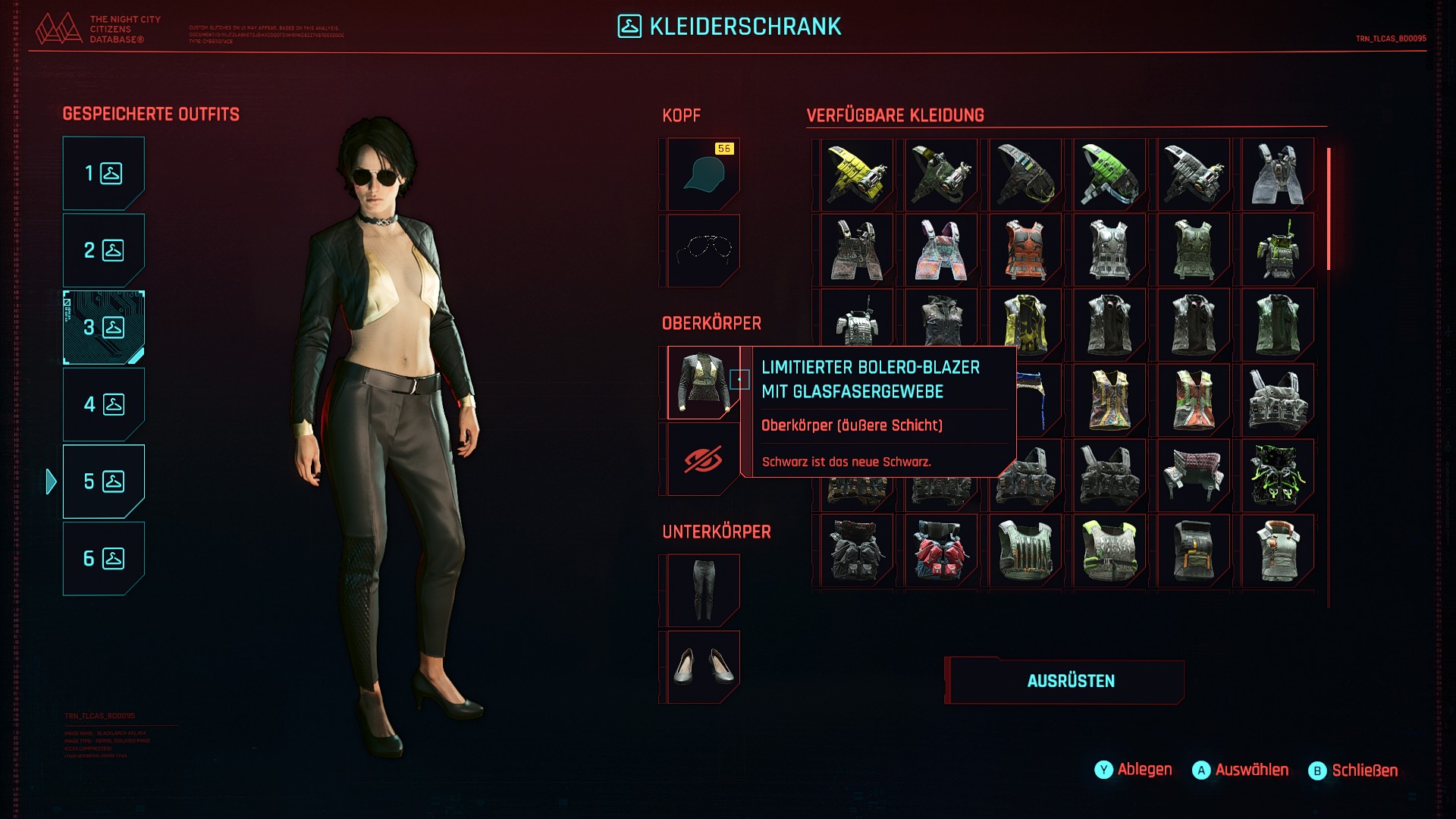The image size is (1456, 819).
Task: Choose saved outfit slot 6
Action: pos(103,559)
